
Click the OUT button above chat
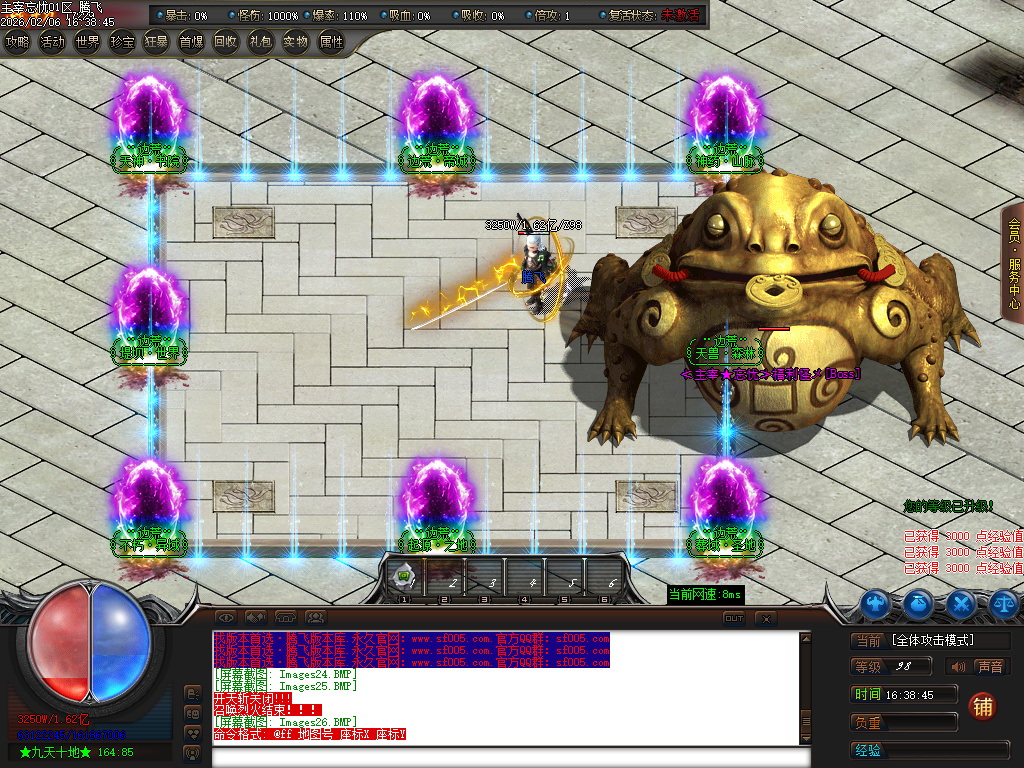(734, 619)
